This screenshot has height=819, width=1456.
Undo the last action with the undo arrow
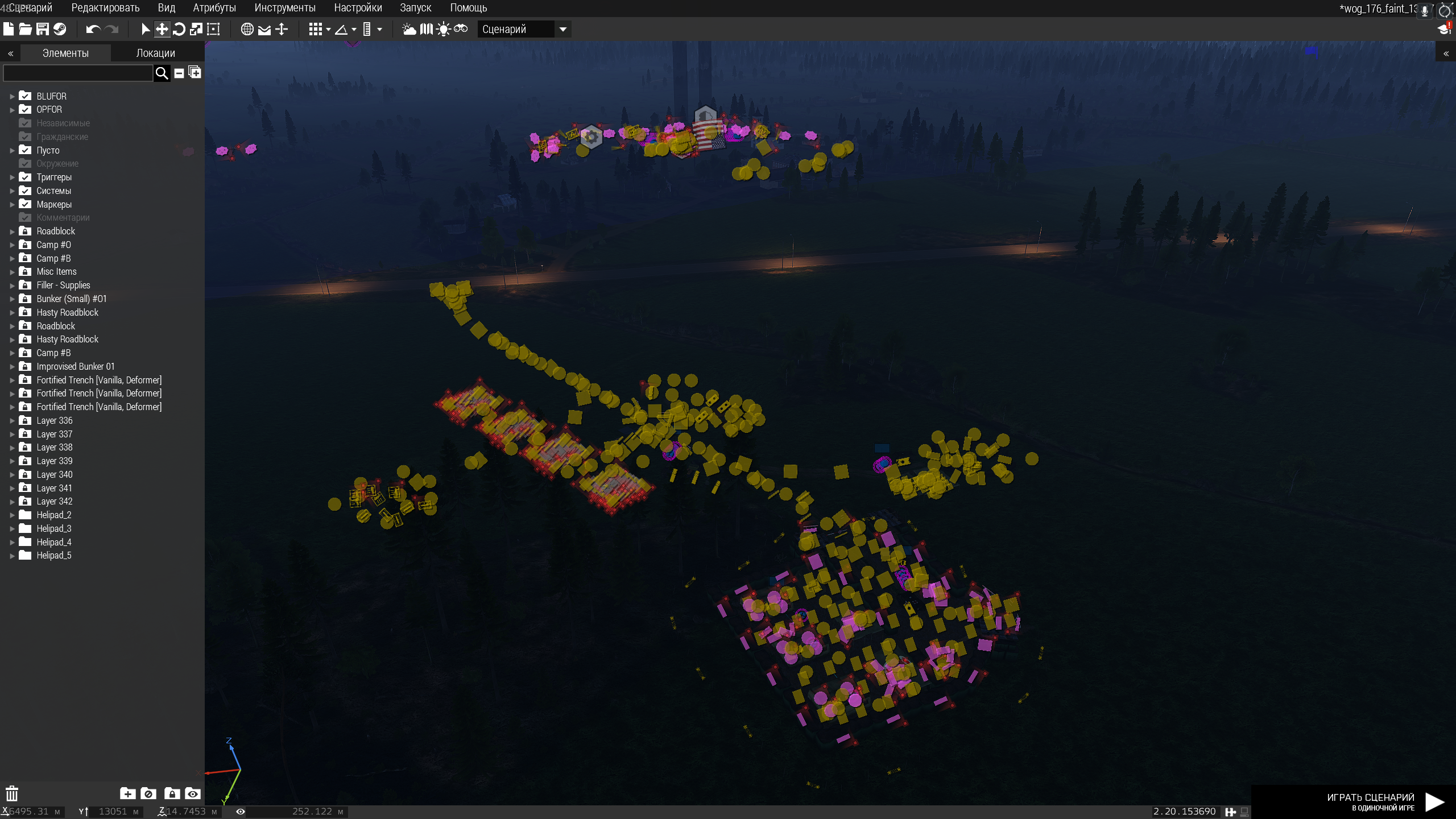pyautogui.click(x=93, y=29)
